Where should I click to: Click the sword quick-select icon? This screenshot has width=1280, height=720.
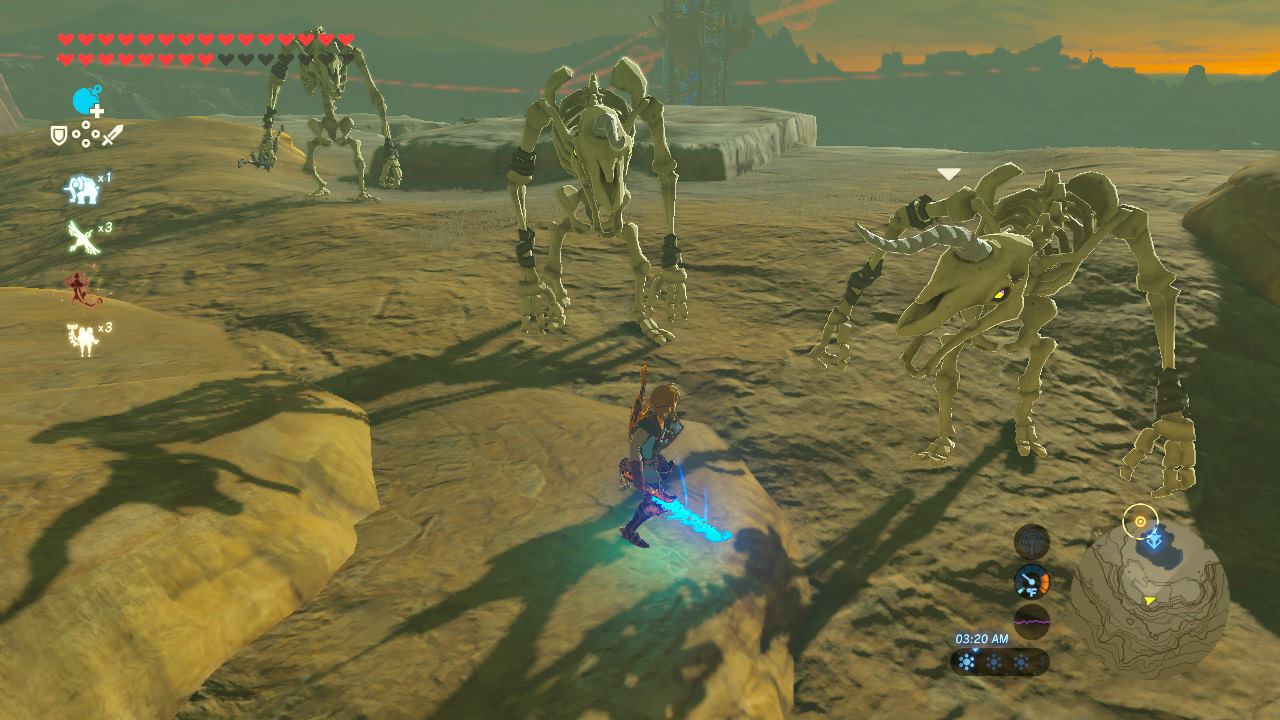point(112,134)
